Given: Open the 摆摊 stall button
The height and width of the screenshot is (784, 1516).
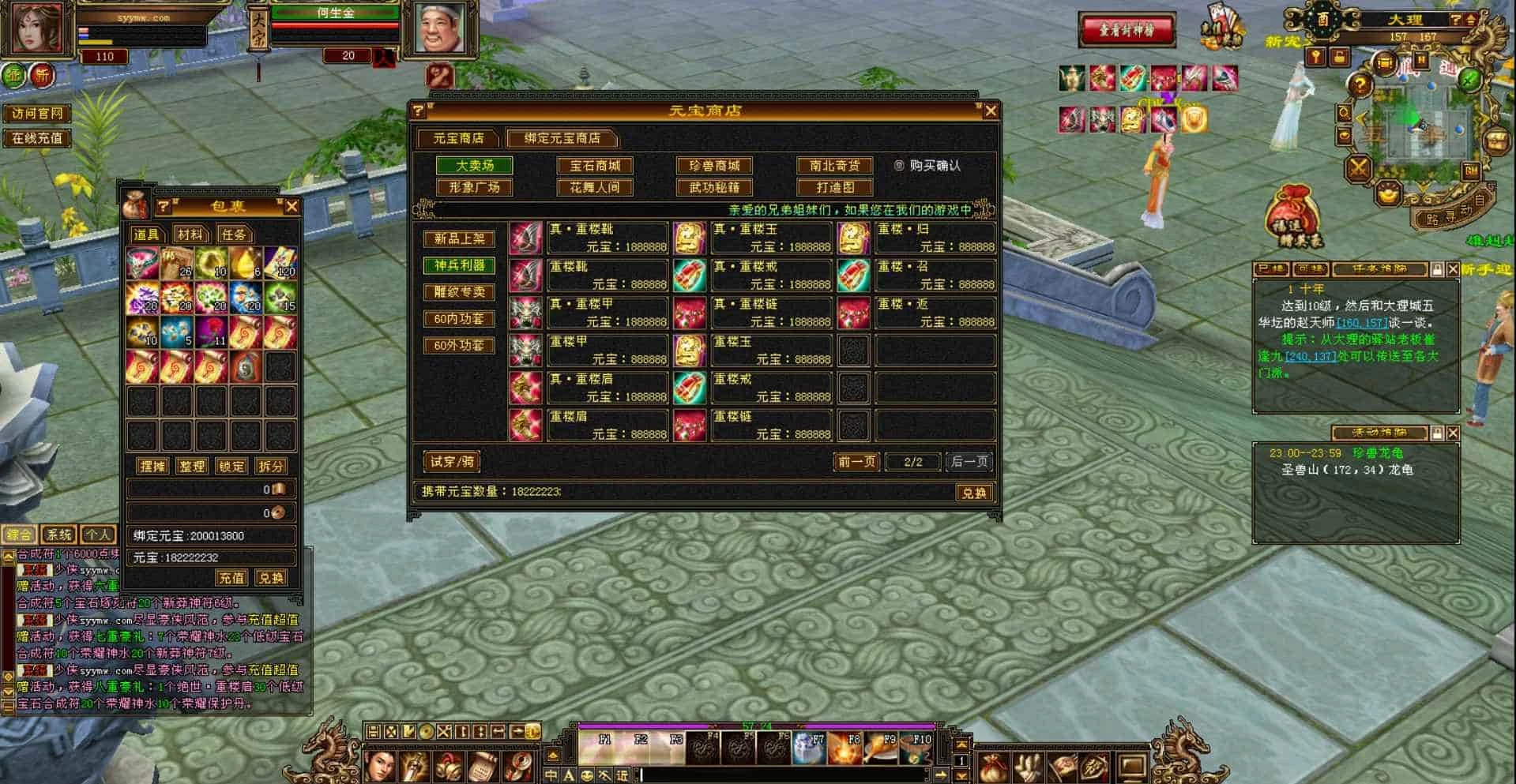Looking at the screenshot, I should coord(152,467).
